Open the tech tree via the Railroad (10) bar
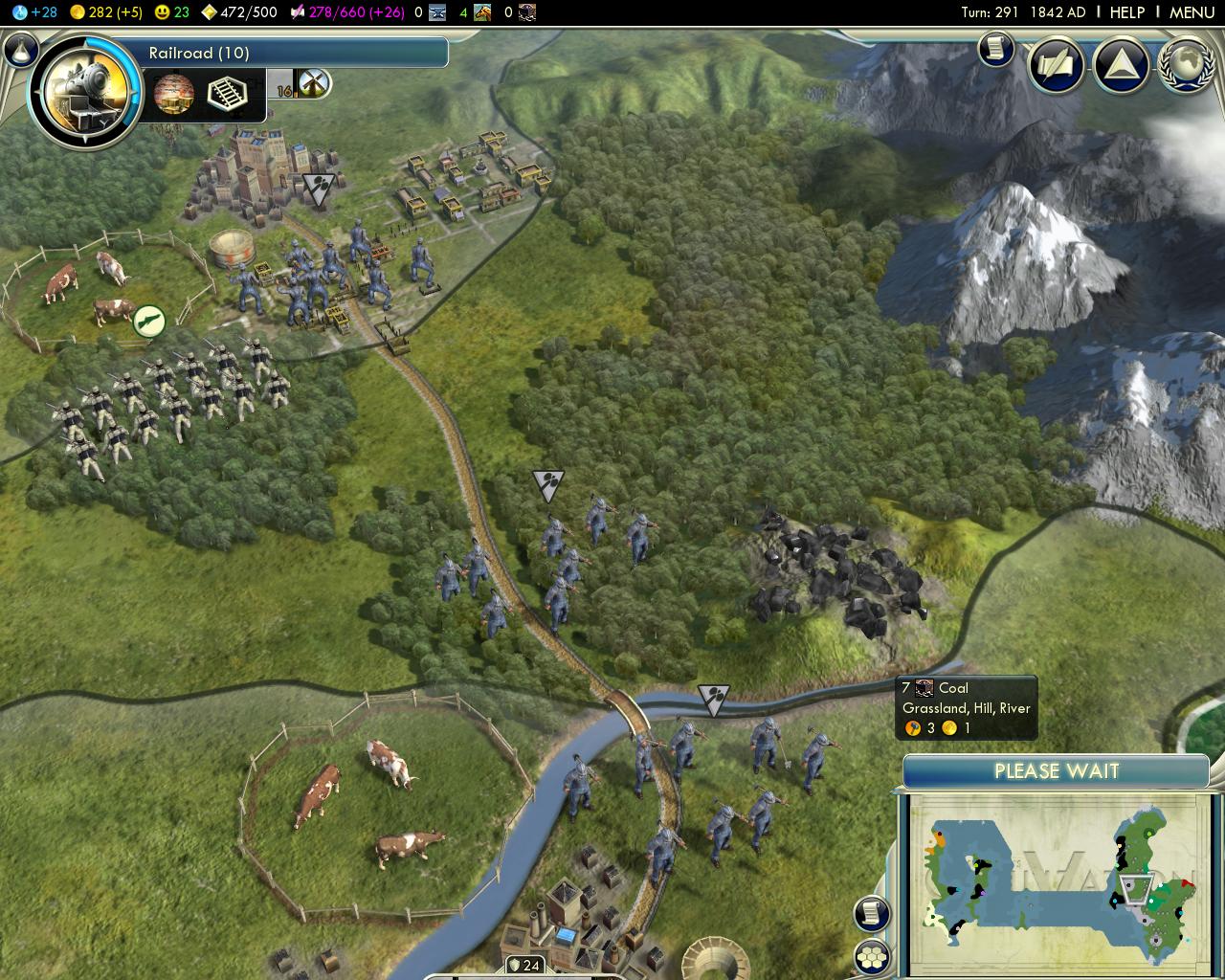Viewport: 1225px width, 980px height. [x=297, y=53]
